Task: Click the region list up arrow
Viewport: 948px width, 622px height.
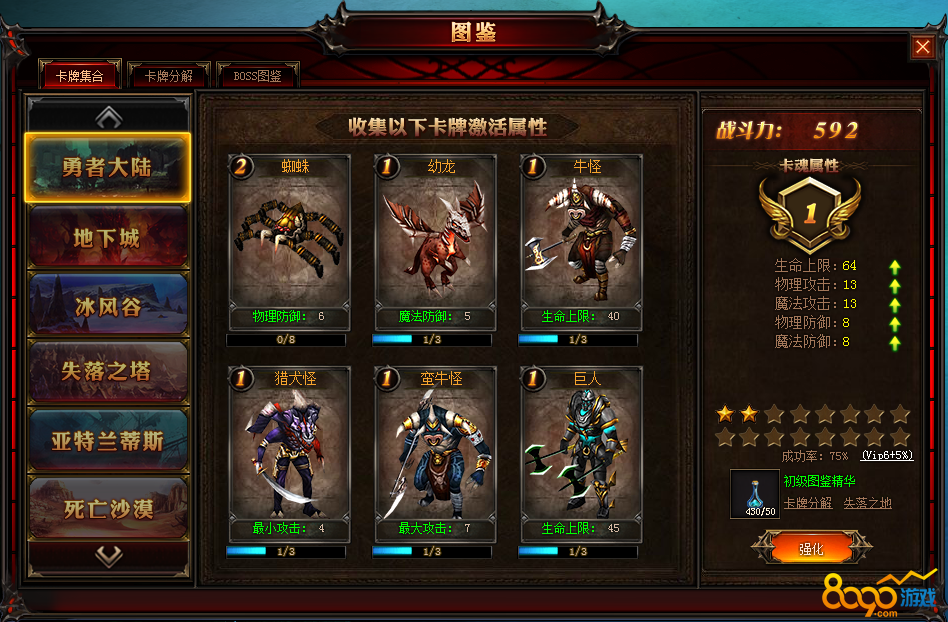Action: coord(108,116)
